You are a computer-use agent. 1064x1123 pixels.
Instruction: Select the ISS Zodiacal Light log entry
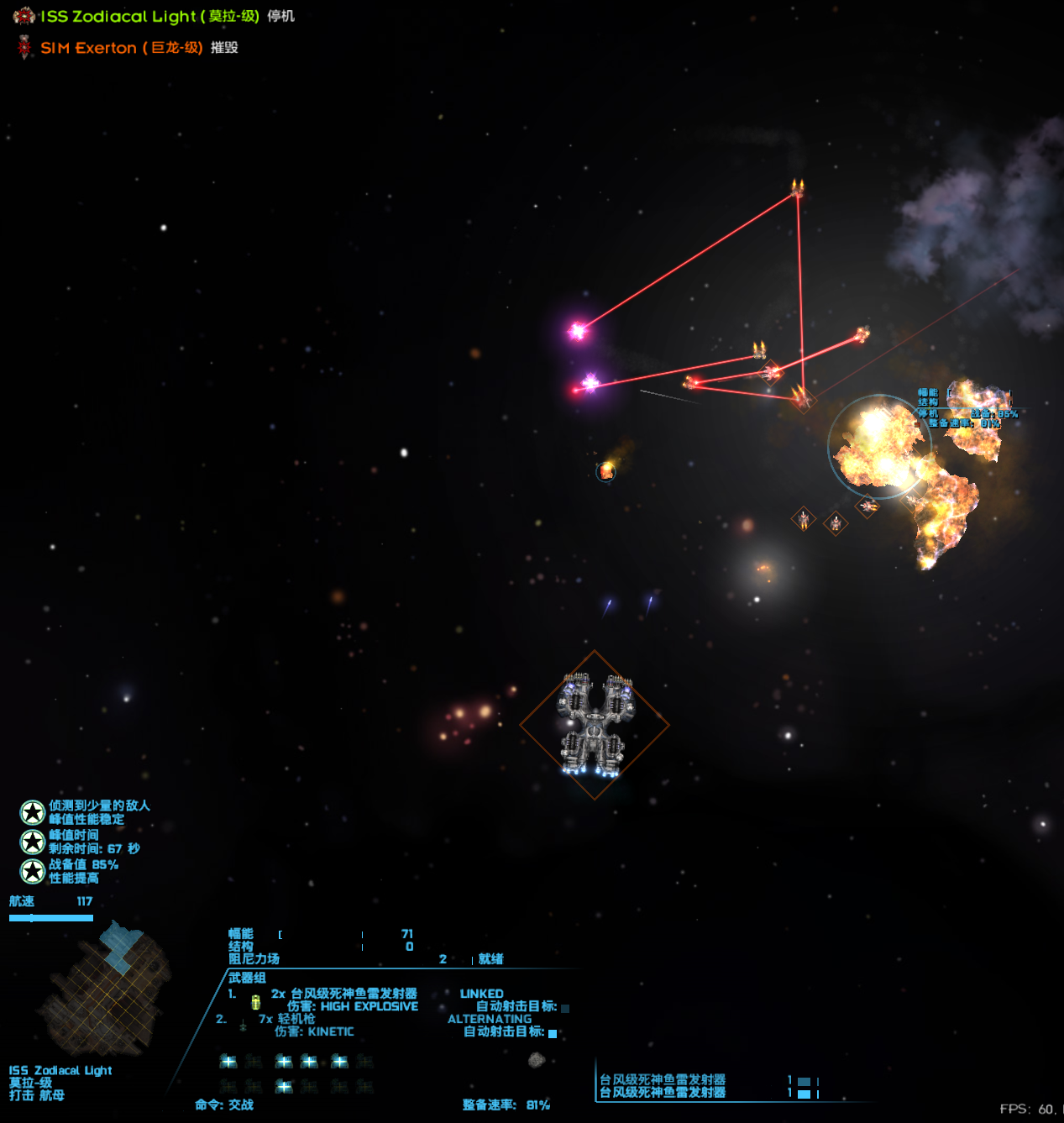click(151, 16)
